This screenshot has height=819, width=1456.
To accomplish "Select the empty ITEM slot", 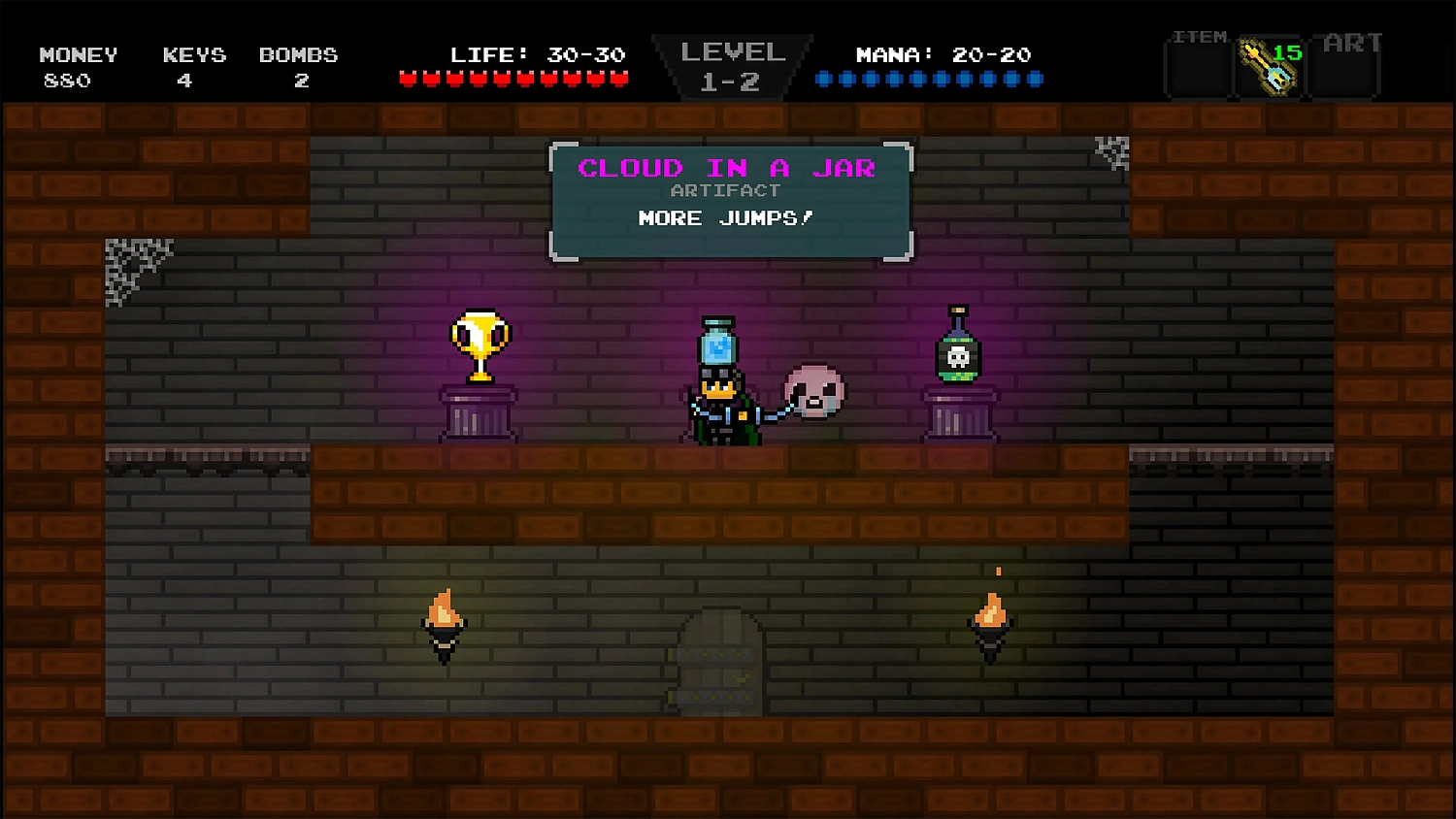I will pyautogui.click(x=1196, y=68).
